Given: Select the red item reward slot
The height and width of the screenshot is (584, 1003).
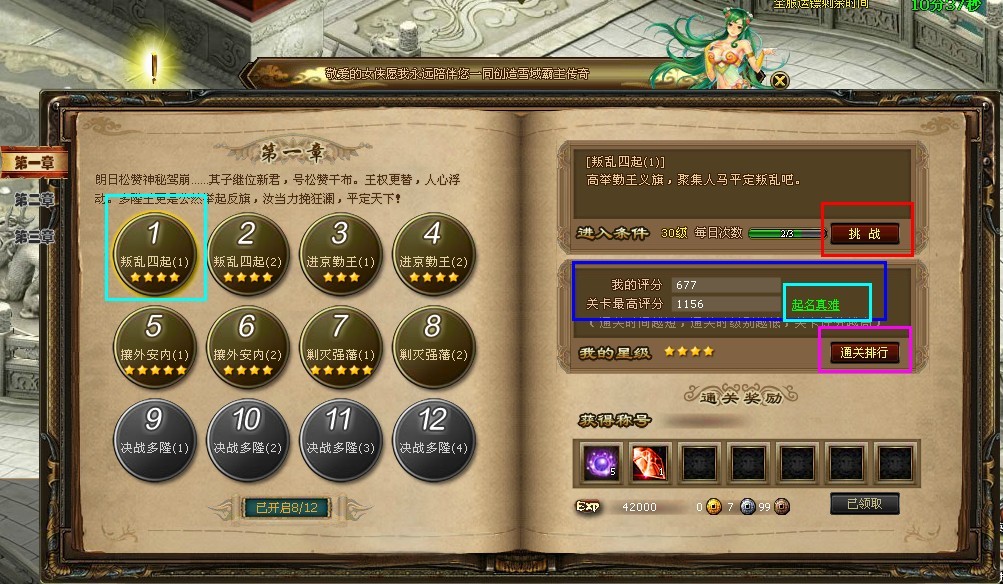Looking at the screenshot, I should (650, 463).
